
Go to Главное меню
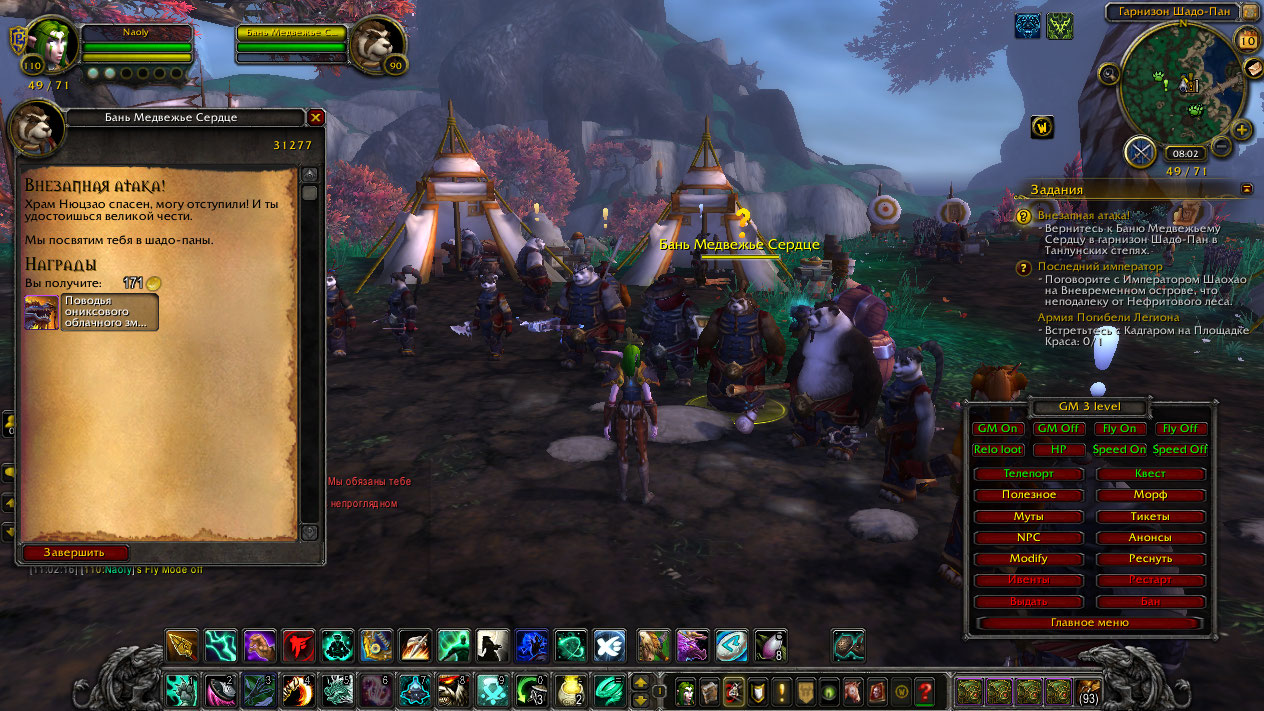point(1089,622)
